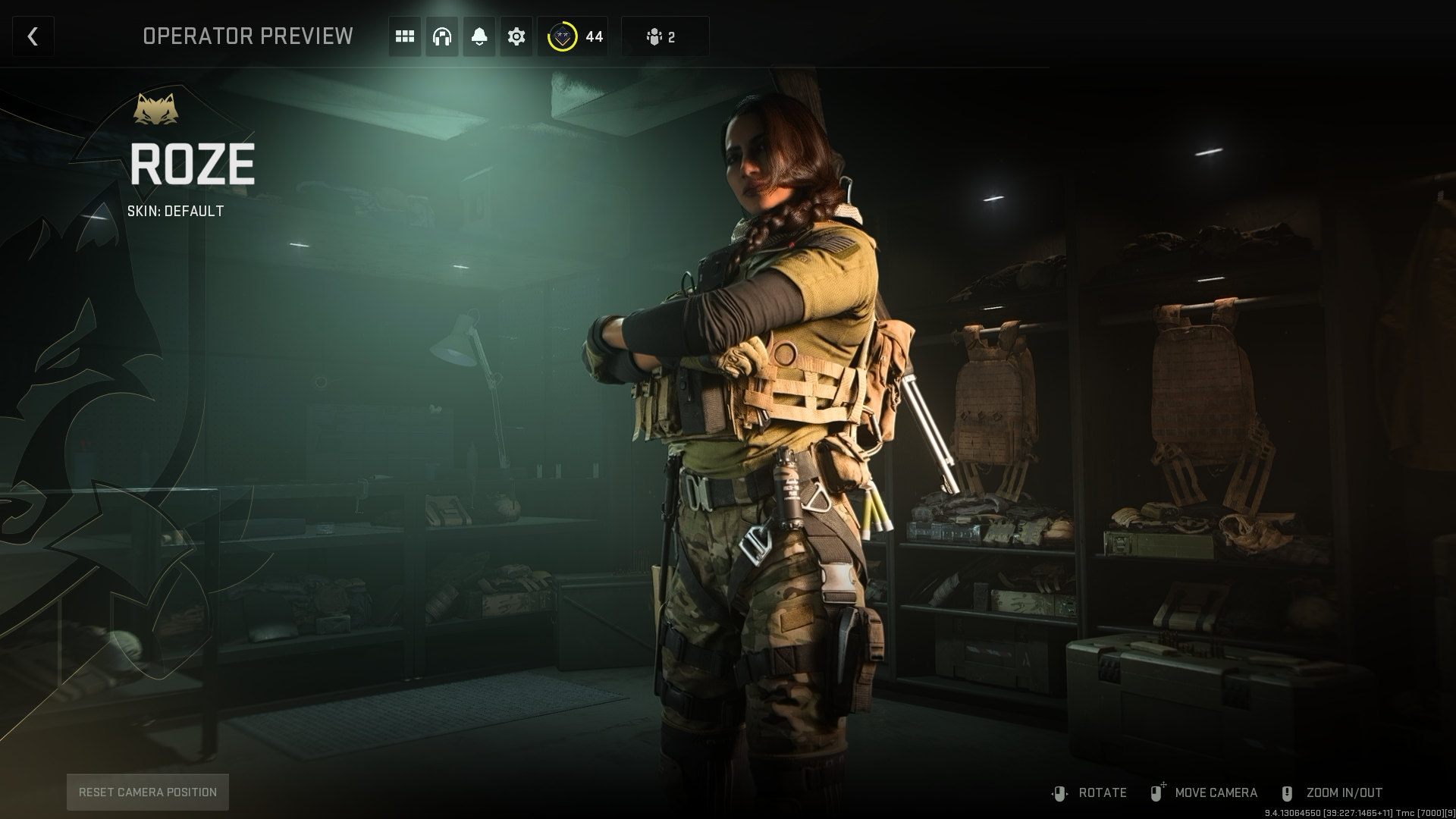
Task: Click Reset Camera Position
Action: pos(148,792)
